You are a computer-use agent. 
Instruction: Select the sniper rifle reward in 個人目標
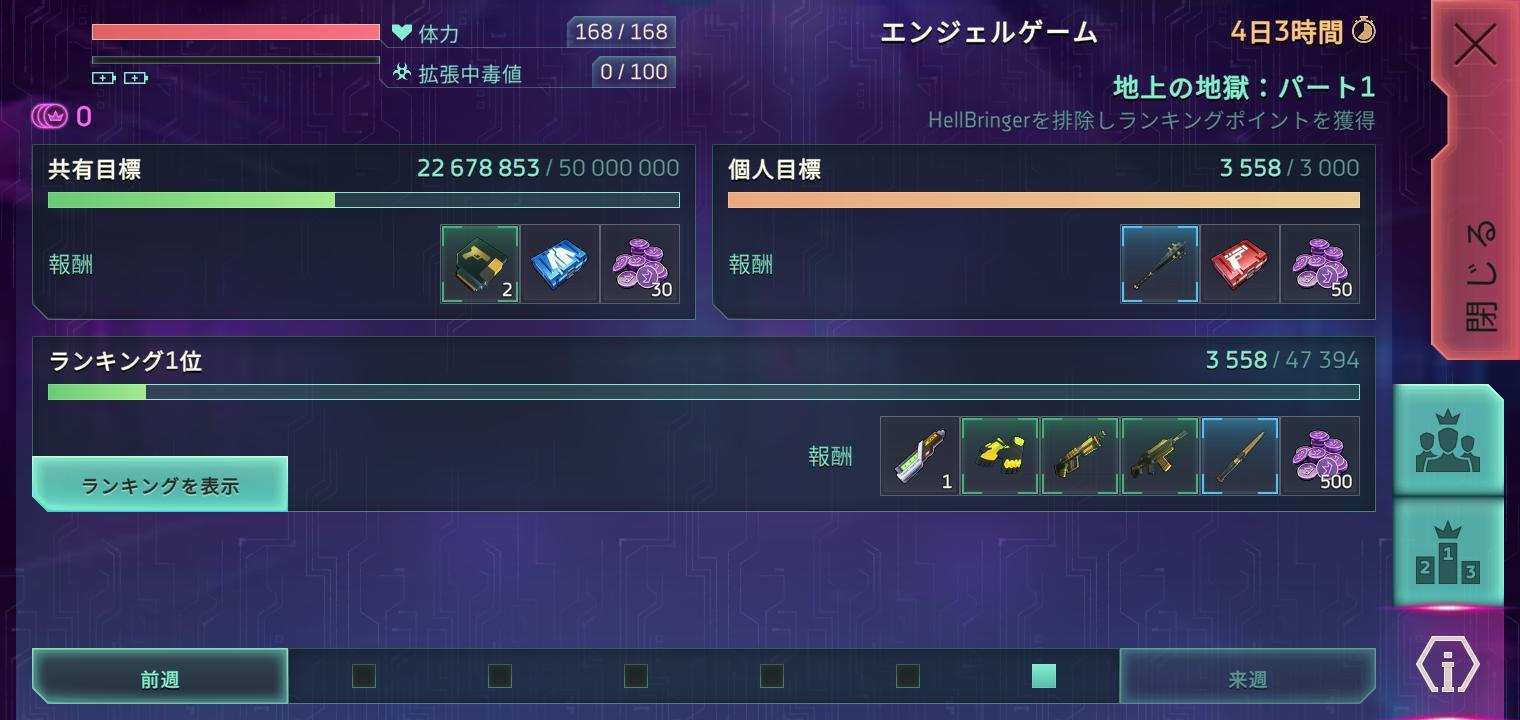click(x=1159, y=263)
